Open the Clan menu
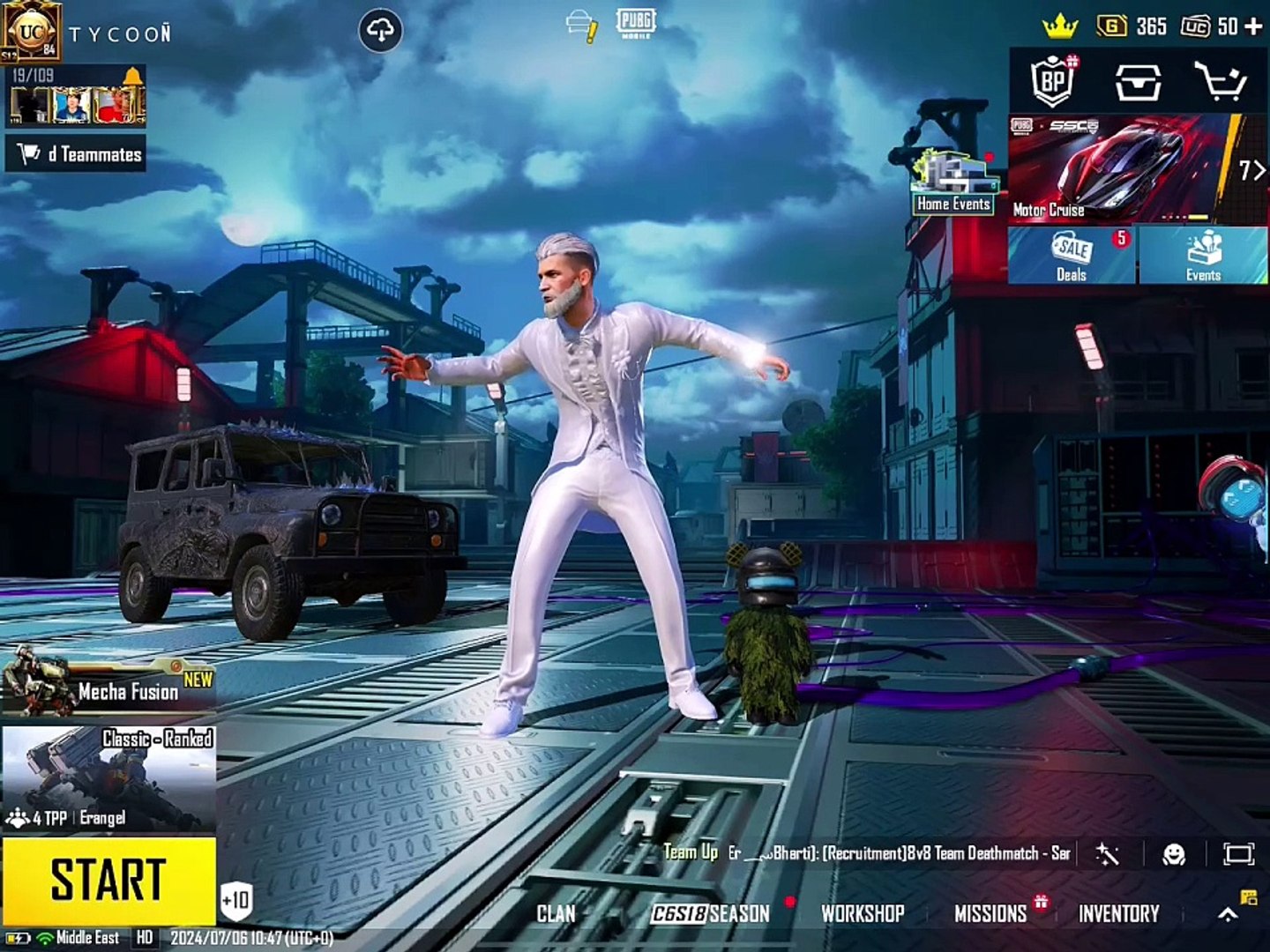The width and height of the screenshot is (1270, 952). [x=556, y=914]
